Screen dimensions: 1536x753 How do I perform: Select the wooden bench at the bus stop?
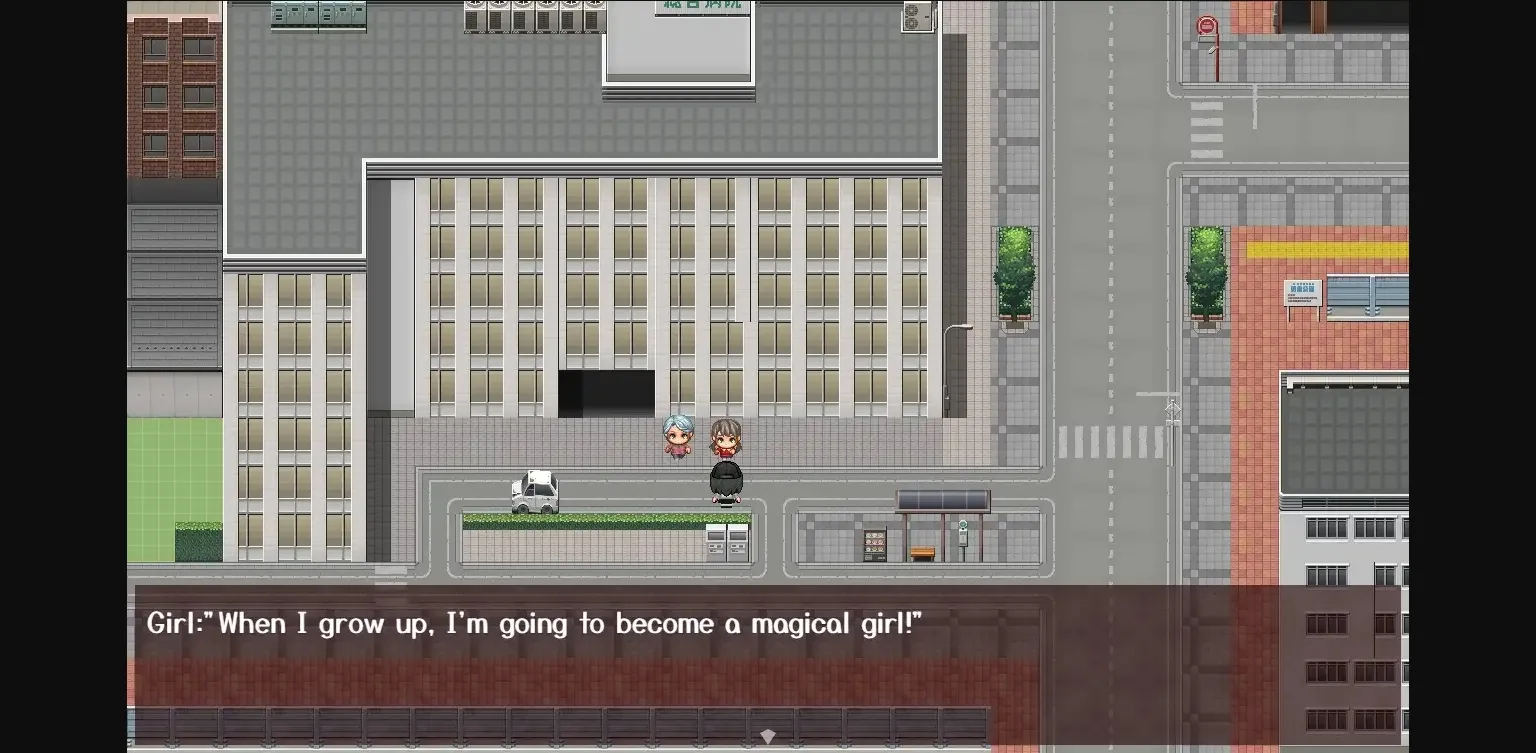(x=922, y=550)
